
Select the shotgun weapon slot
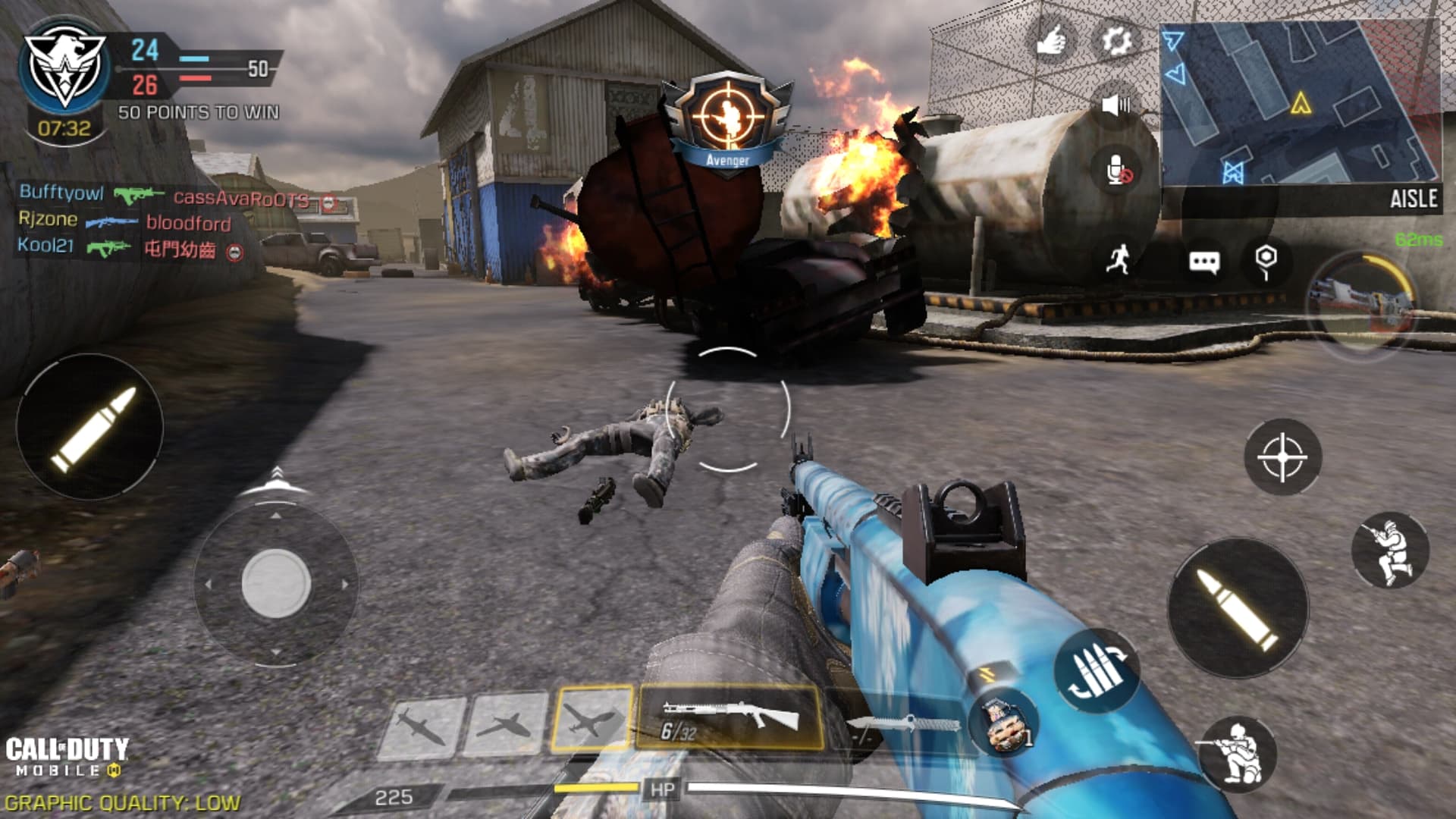click(730, 717)
